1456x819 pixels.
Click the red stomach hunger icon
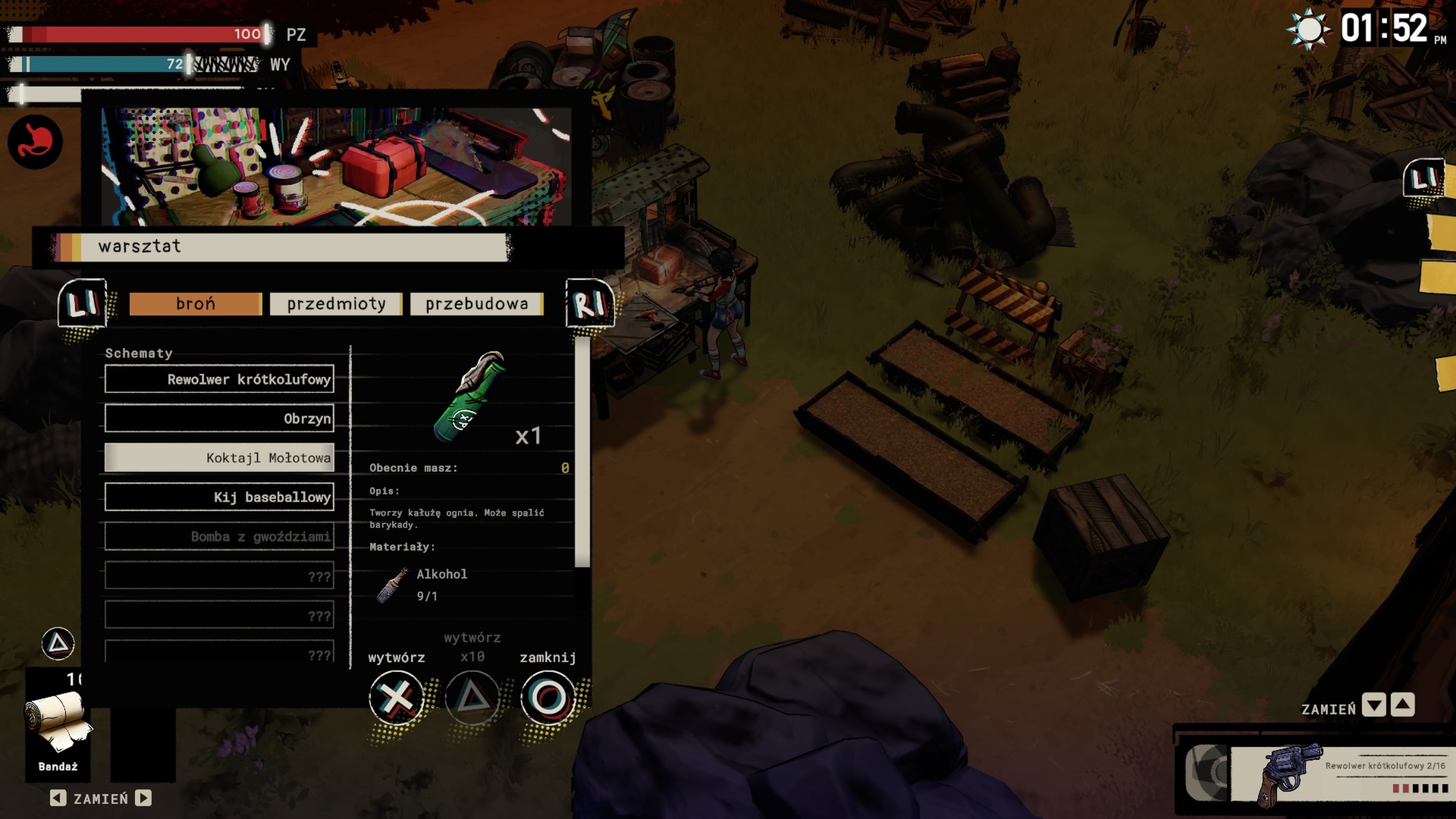(x=35, y=142)
